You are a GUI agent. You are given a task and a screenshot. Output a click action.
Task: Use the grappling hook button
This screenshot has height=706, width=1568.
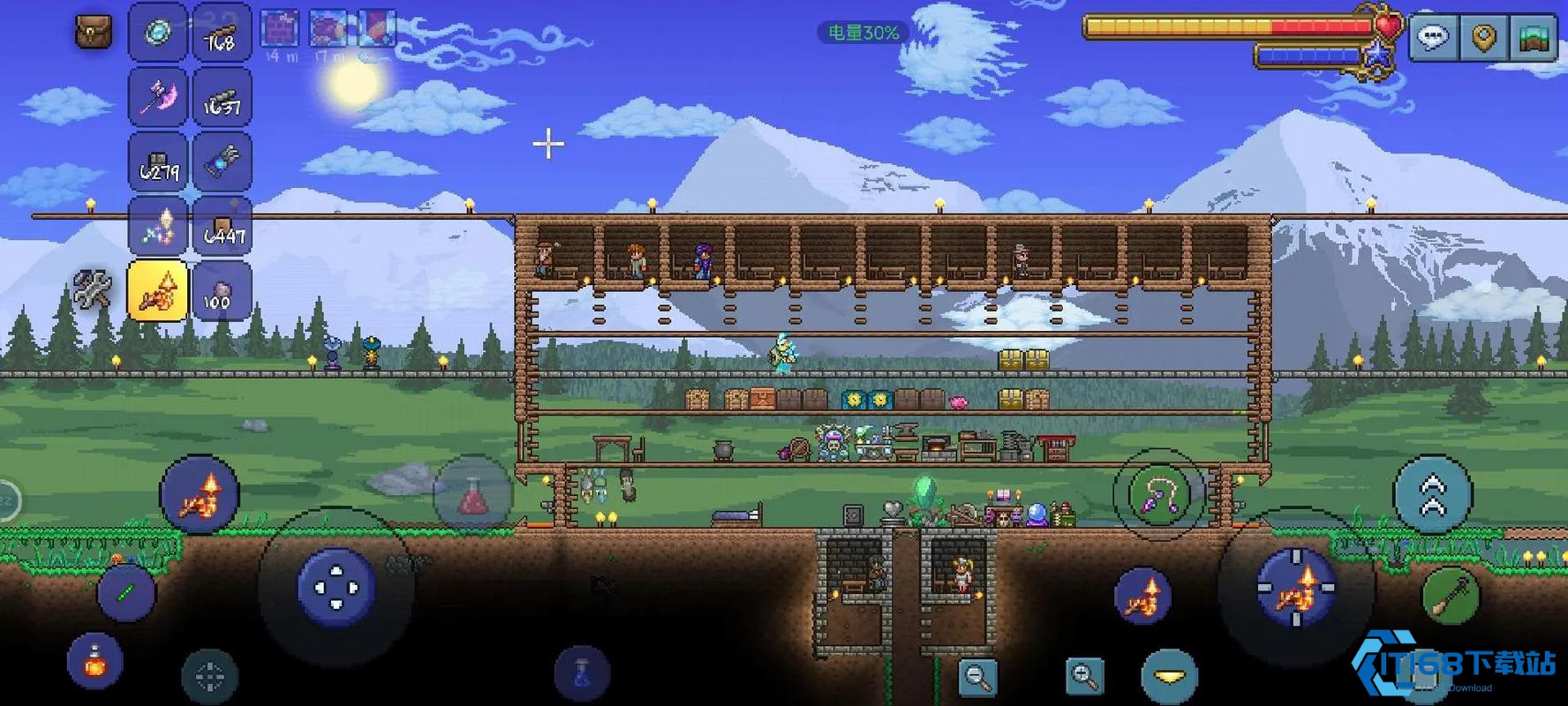(1158, 495)
